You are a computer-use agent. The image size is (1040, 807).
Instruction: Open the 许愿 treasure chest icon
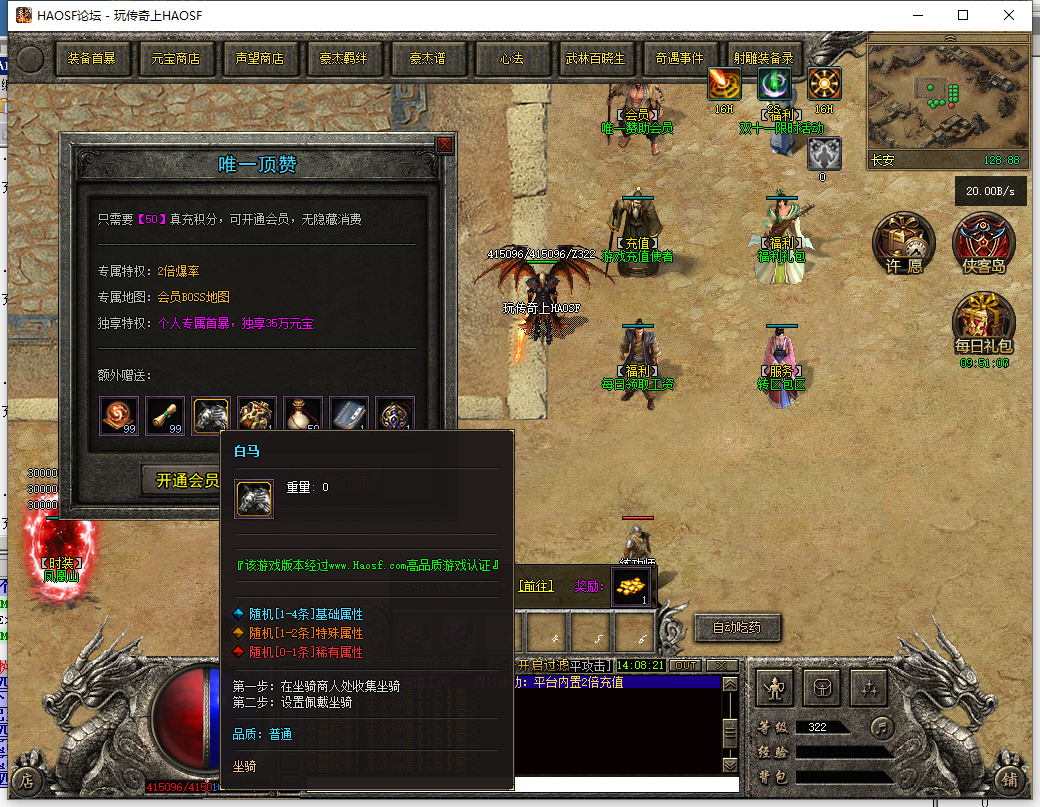point(902,243)
